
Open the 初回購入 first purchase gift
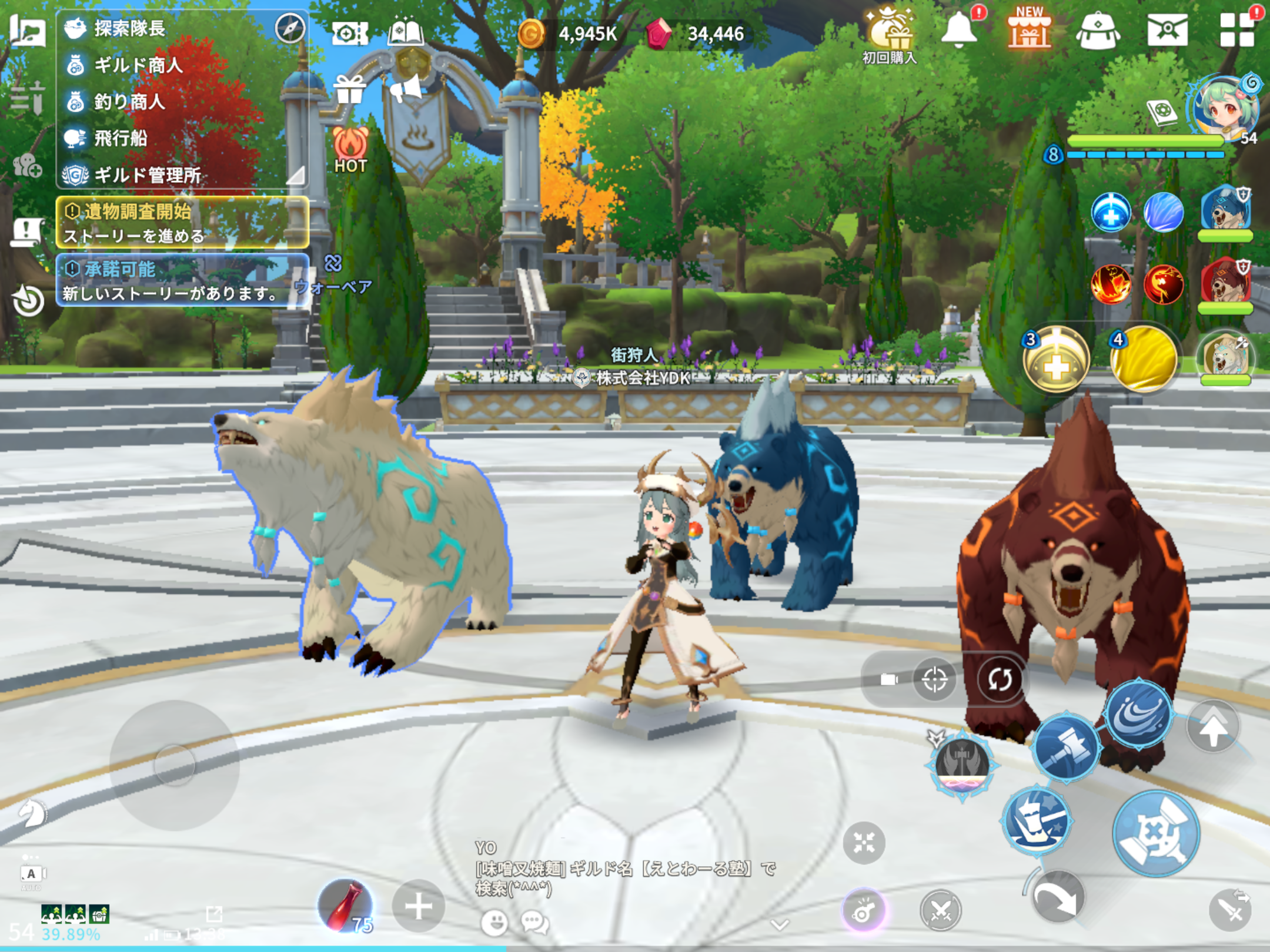pos(890,34)
